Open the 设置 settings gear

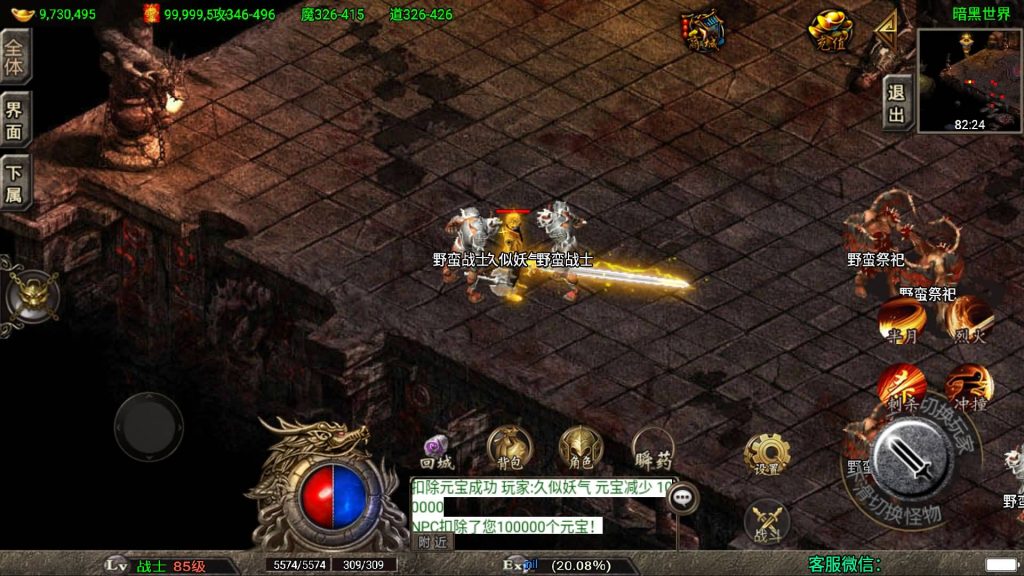point(767,455)
